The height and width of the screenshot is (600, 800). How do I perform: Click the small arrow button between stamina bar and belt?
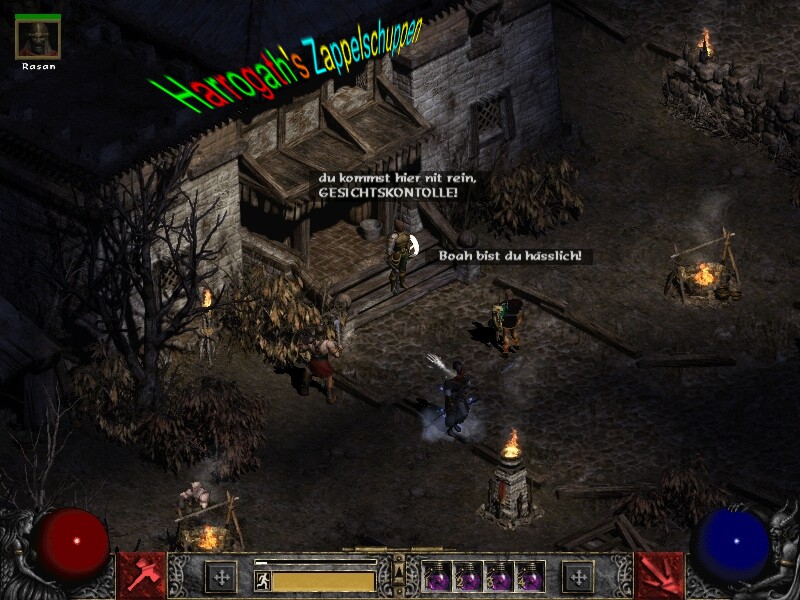click(399, 575)
